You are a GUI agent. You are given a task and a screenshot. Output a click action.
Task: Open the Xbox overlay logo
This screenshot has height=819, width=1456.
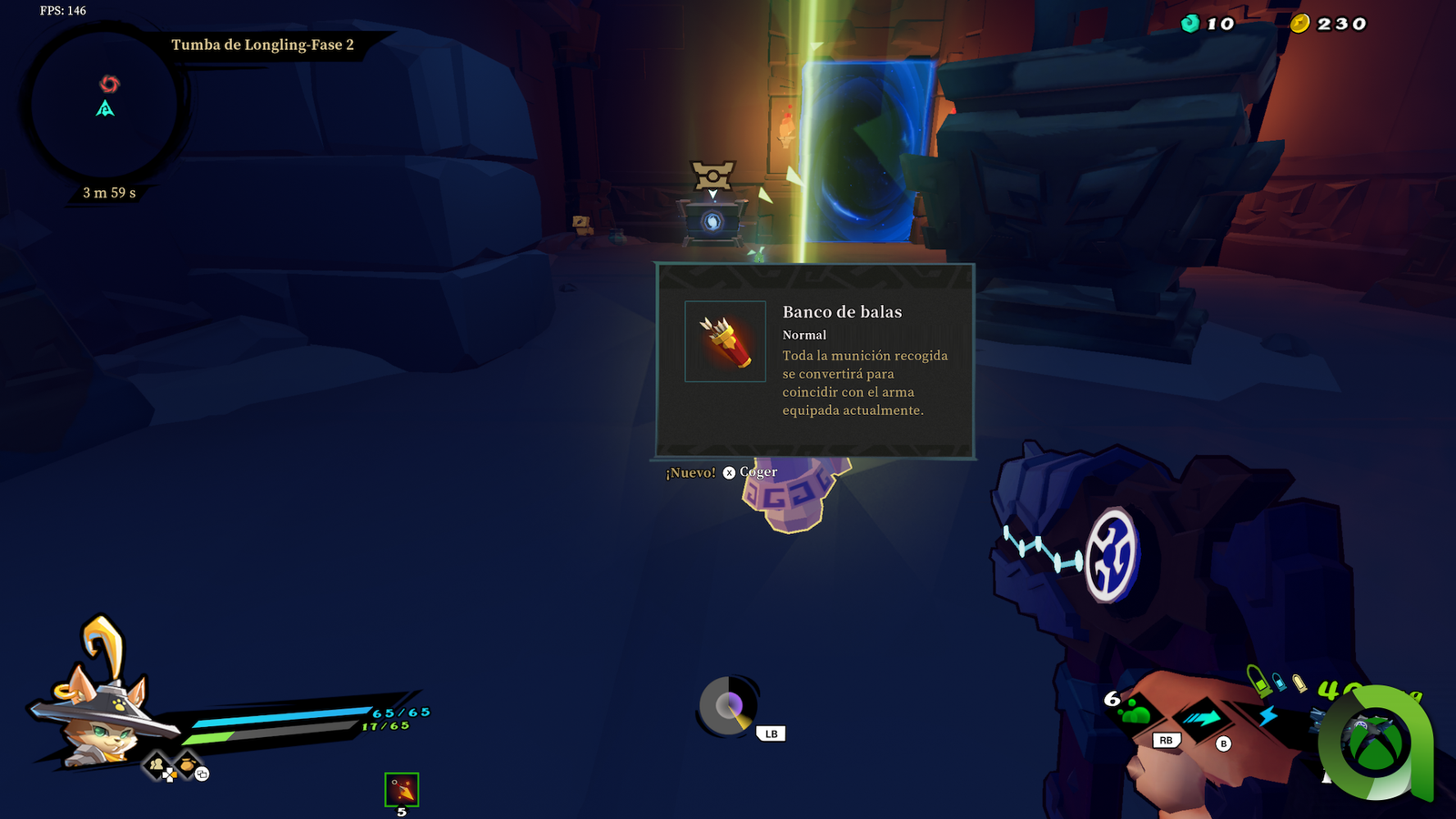tap(1376, 743)
